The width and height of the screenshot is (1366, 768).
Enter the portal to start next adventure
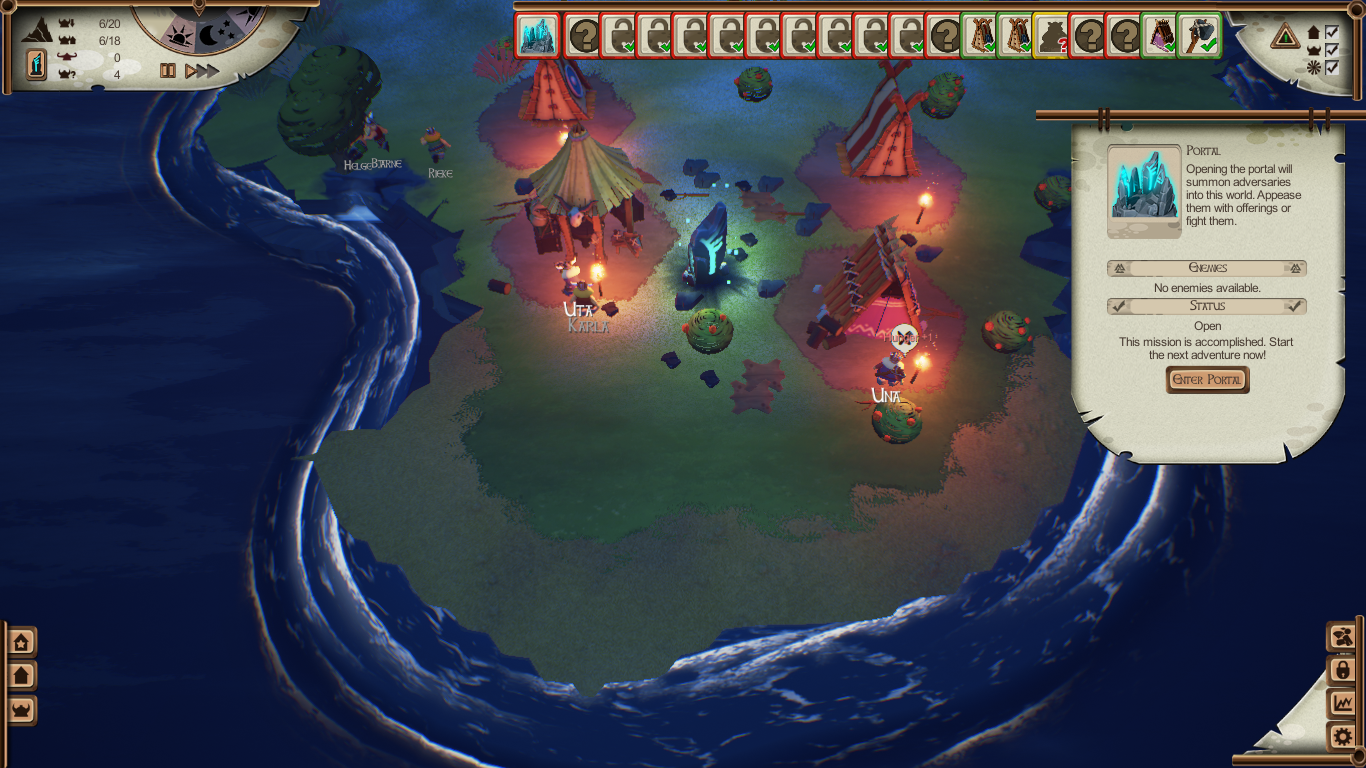1207,380
